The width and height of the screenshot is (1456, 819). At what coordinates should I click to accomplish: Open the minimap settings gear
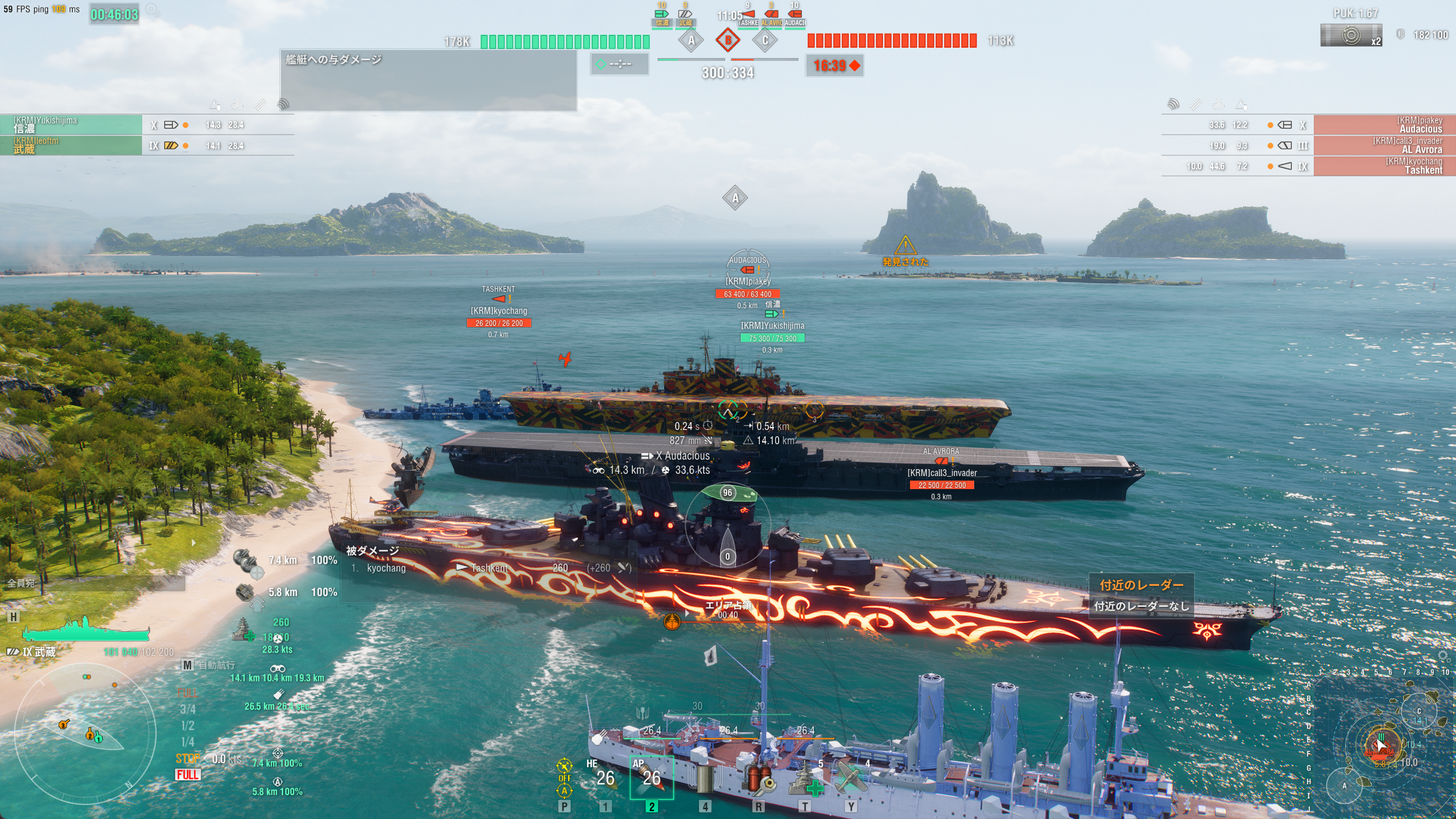(1443, 656)
